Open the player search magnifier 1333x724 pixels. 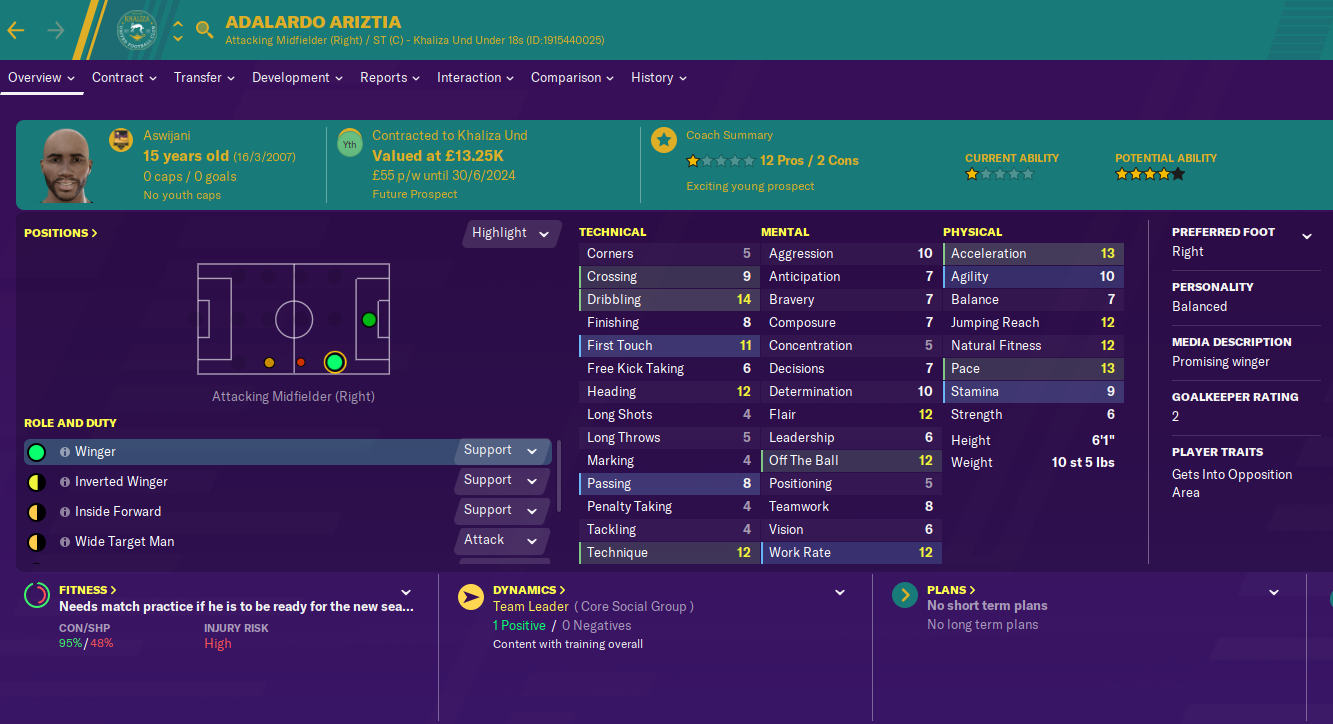[x=205, y=30]
